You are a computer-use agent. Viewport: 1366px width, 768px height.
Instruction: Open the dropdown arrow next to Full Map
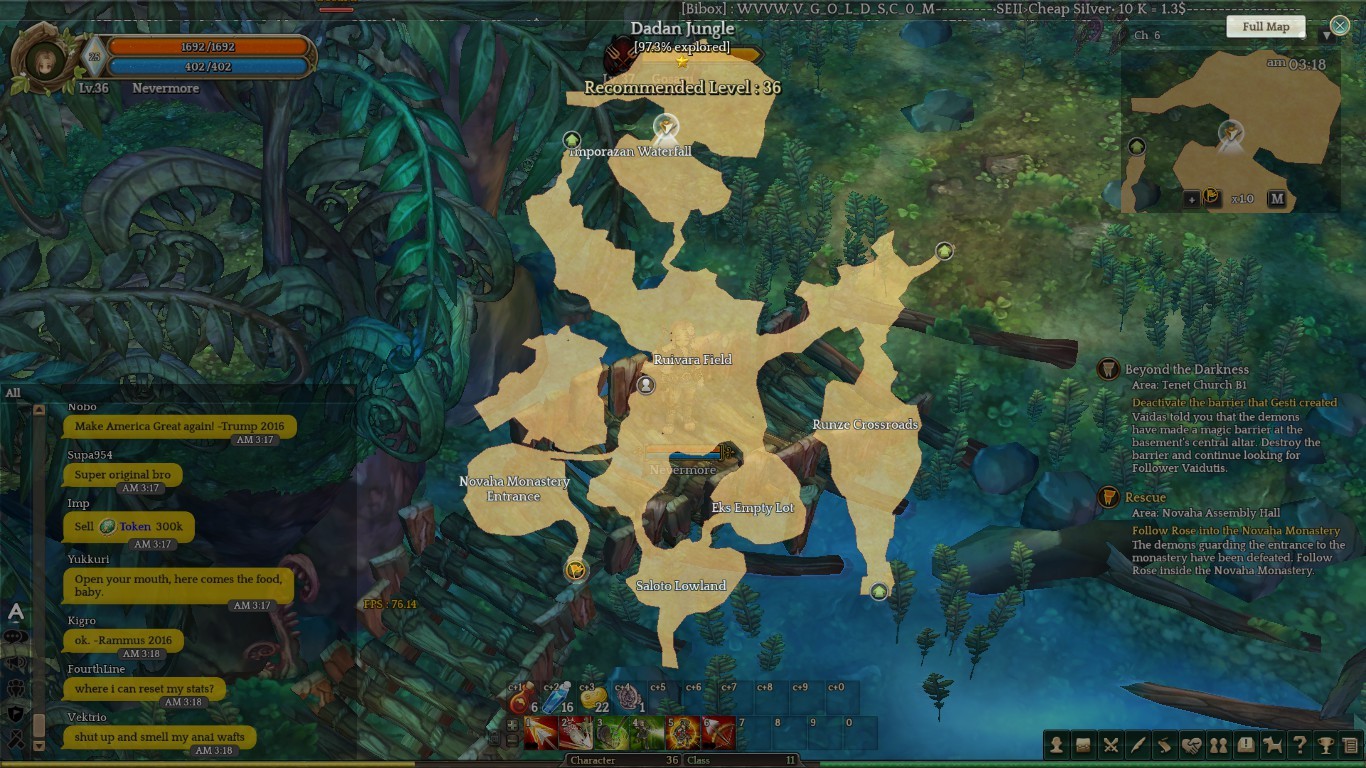pos(1326,36)
